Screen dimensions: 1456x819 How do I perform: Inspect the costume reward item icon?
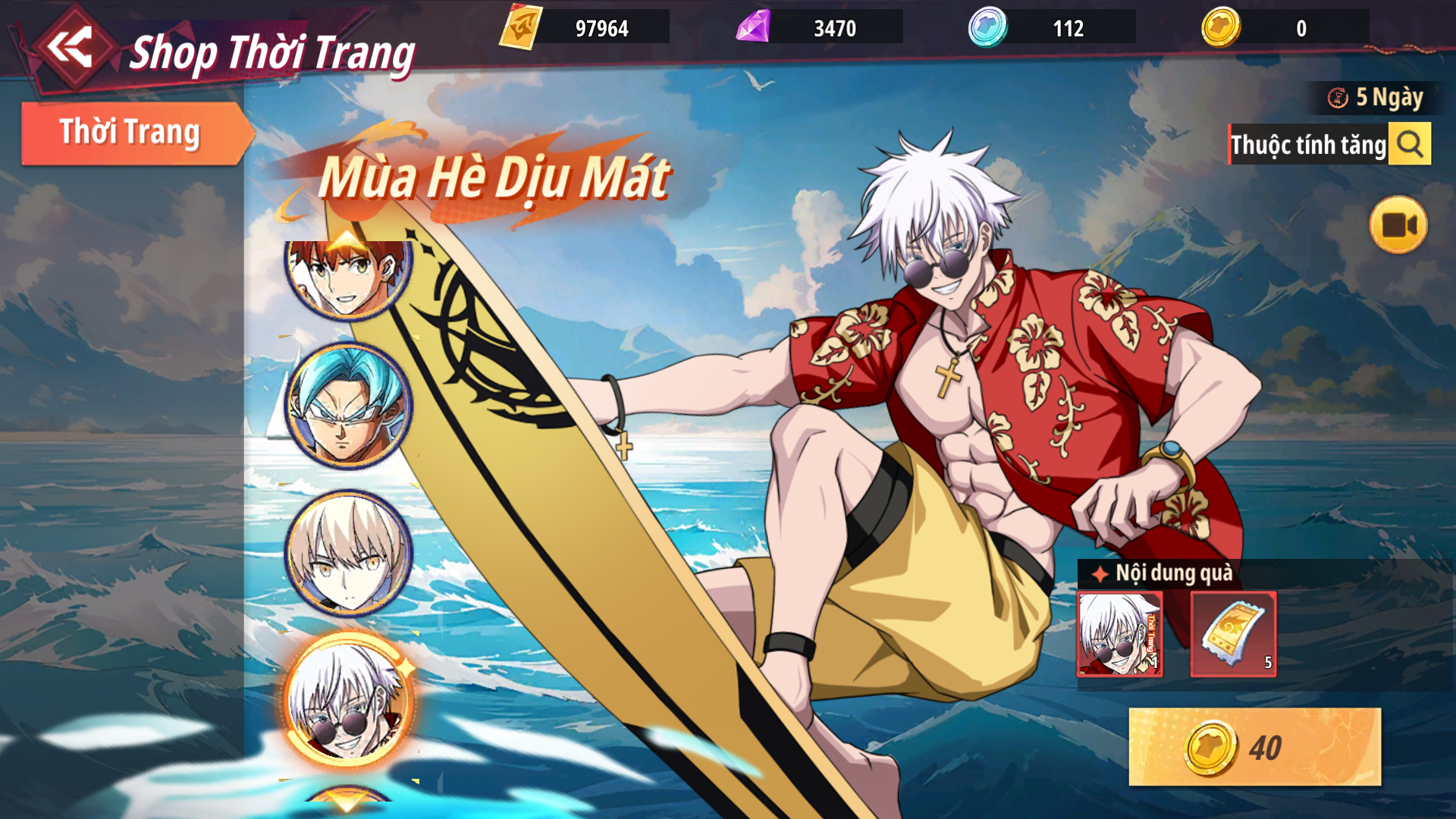point(1119,634)
